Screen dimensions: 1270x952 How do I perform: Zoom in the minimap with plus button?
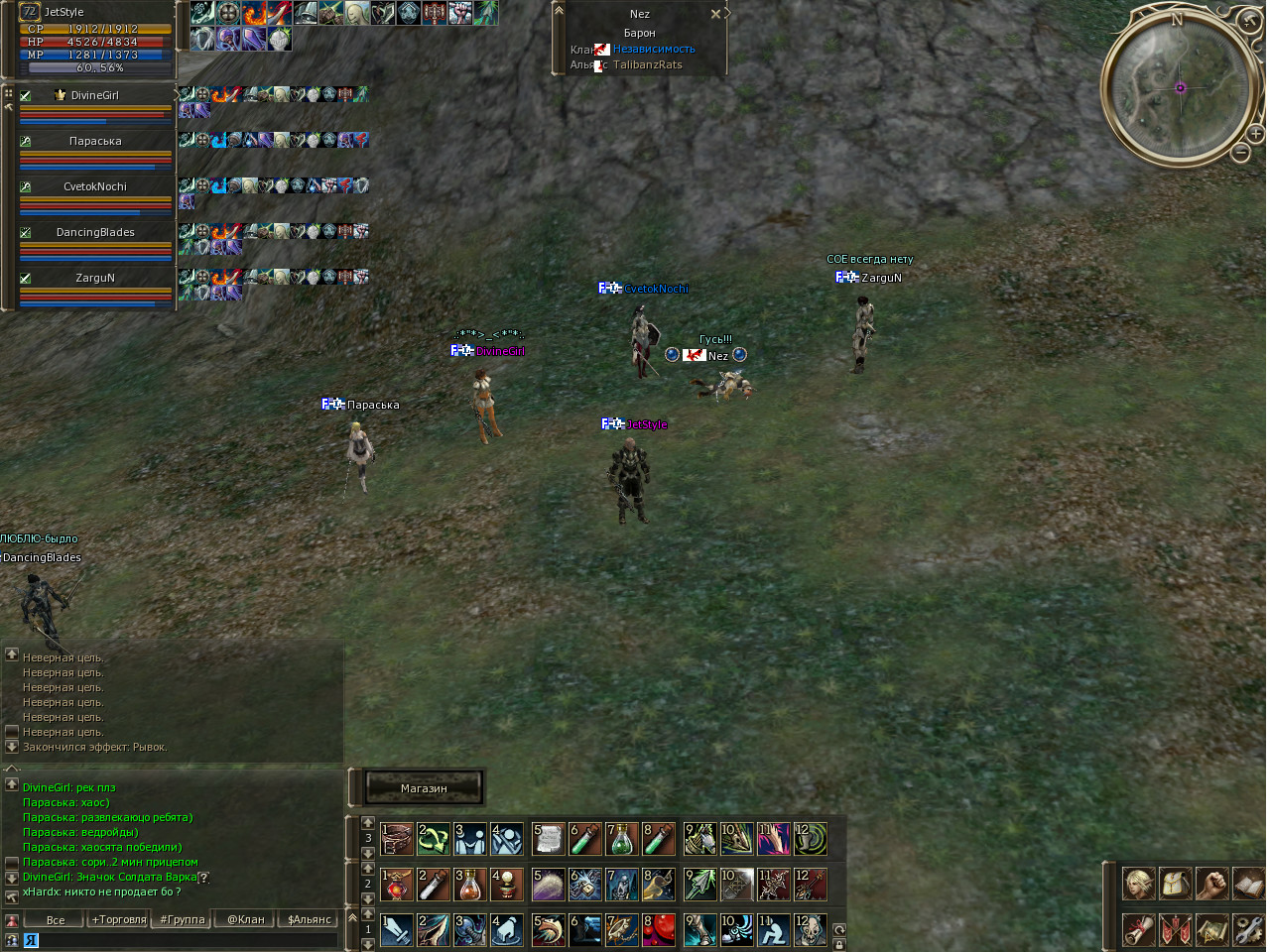point(1255,133)
